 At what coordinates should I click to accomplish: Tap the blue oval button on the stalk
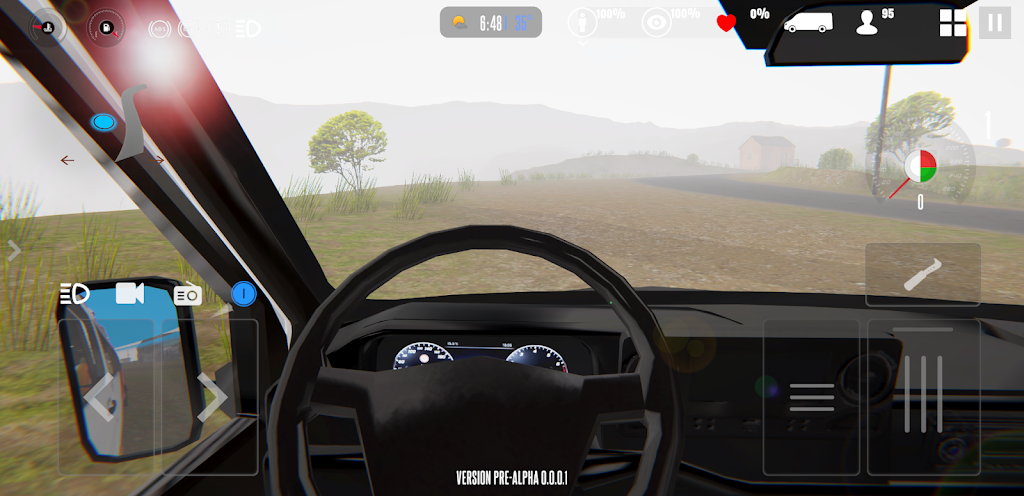point(102,123)
